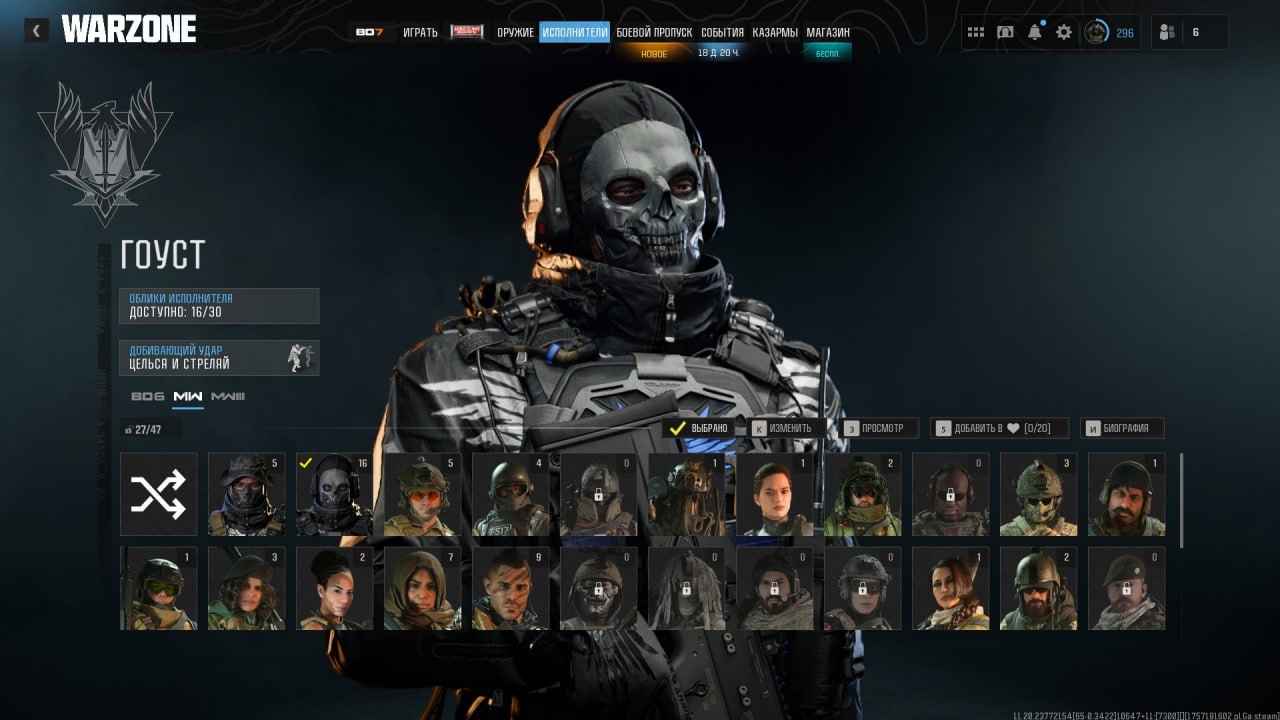This screenshot has height=720, width=1280.
Task: Open the БИОГРАФИЯ biography
Action: [x=1121, y=428]
